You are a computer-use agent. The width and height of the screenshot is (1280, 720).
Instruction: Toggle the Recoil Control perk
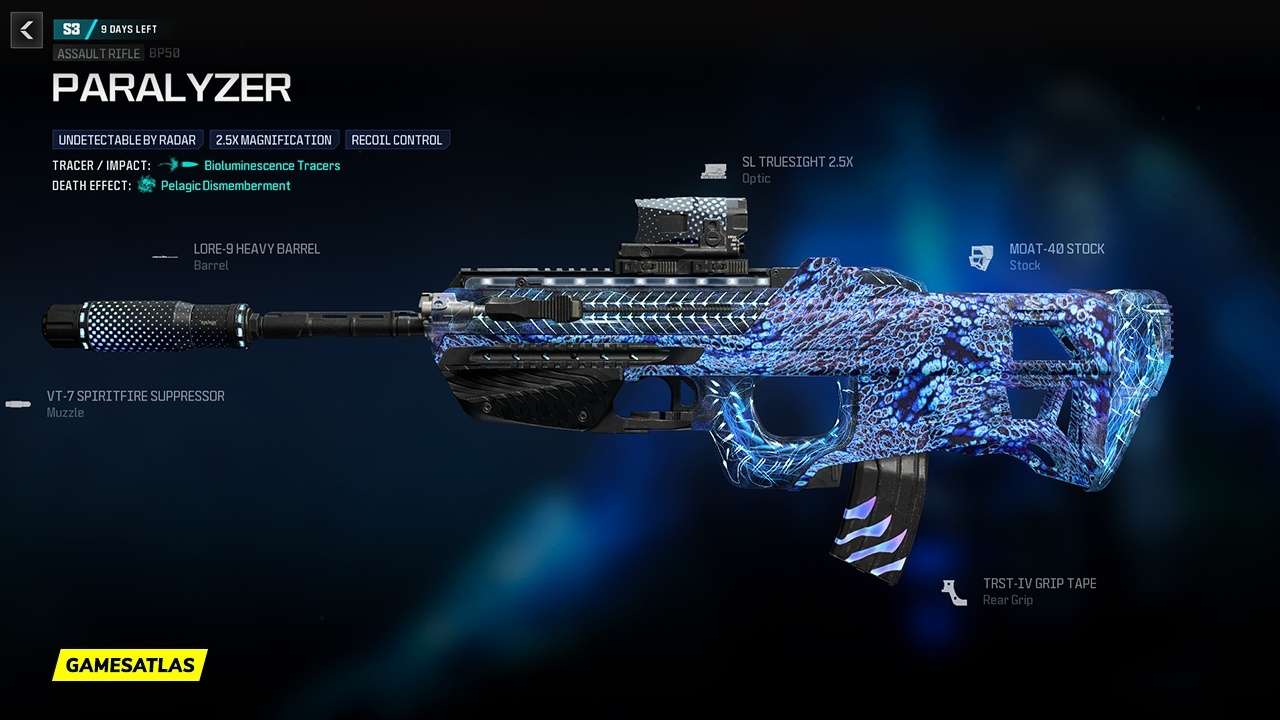pos(398,139)
